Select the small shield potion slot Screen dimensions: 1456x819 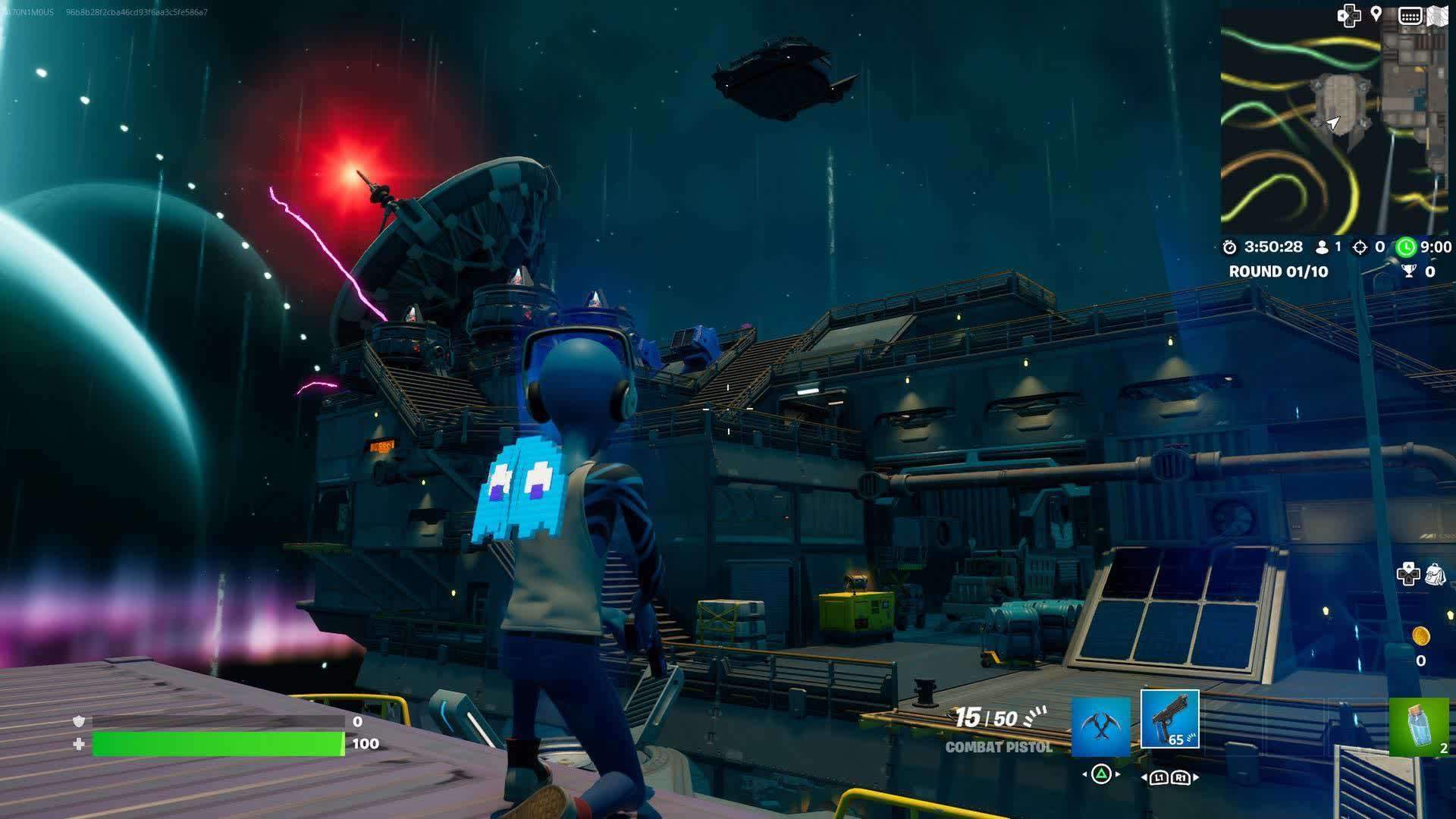coord(1418,727)
